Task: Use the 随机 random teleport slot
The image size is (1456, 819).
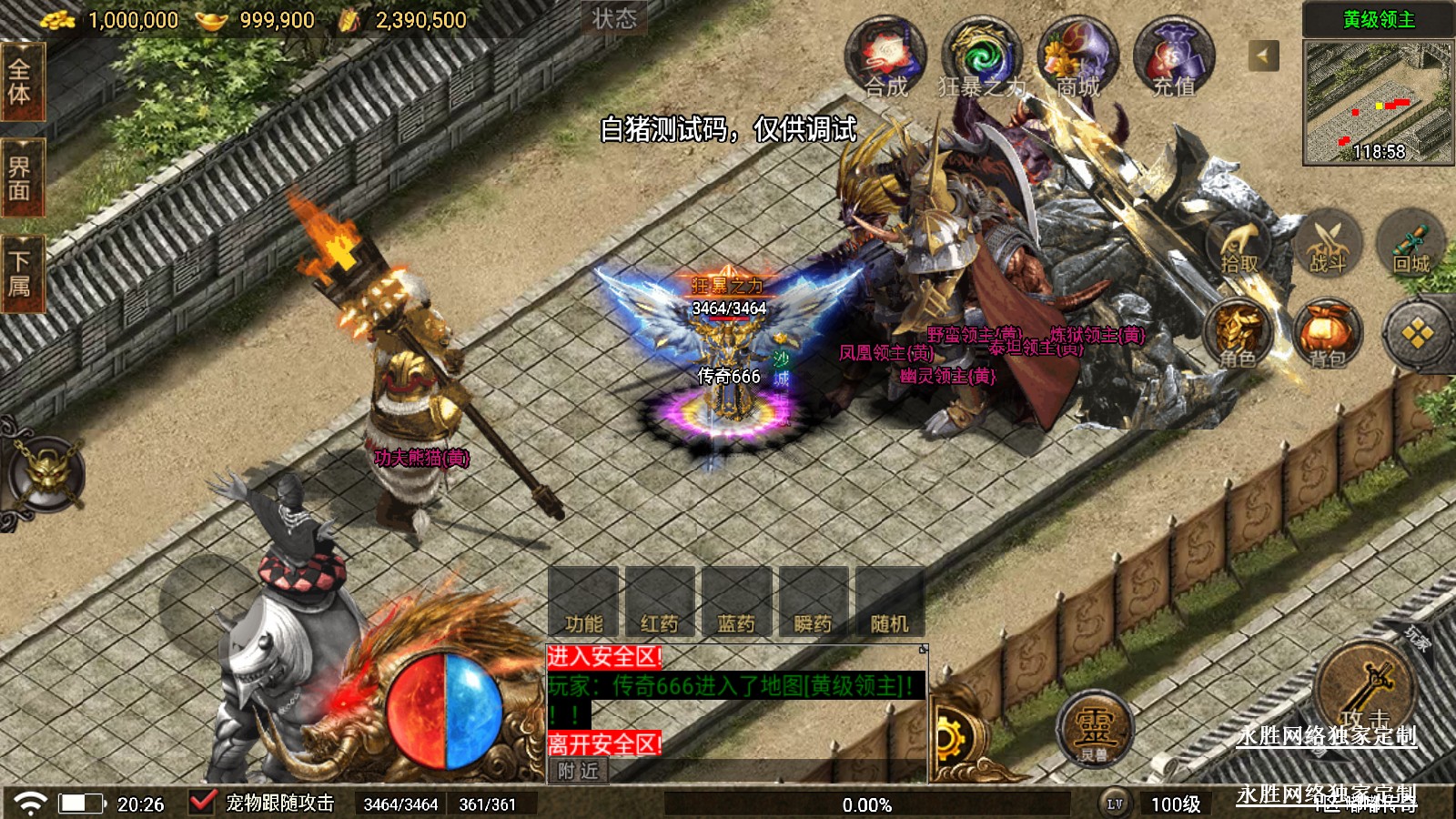Action: click(889, 602)
